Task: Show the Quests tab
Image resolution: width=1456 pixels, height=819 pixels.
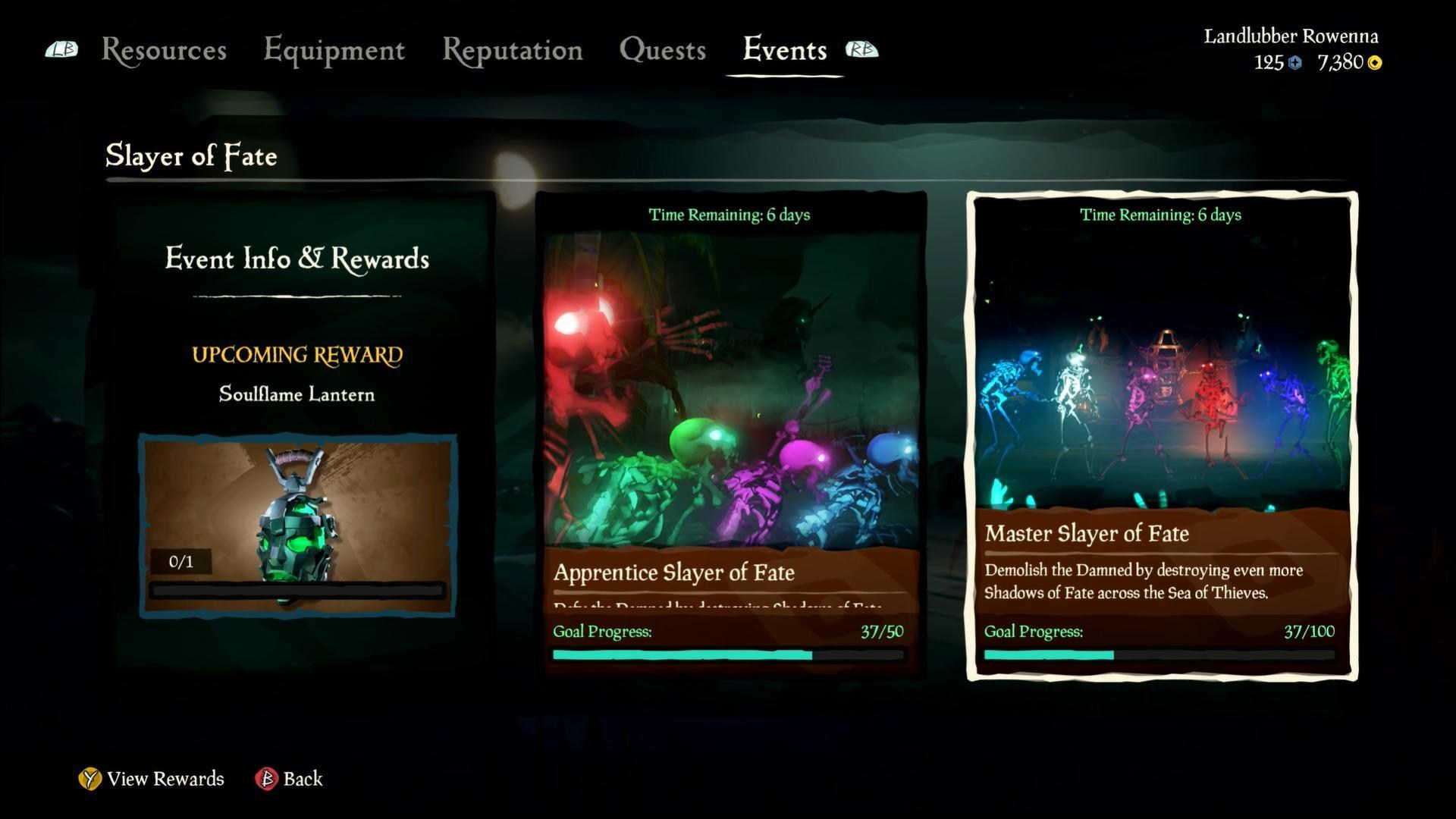Action: (x=662, y=50)
